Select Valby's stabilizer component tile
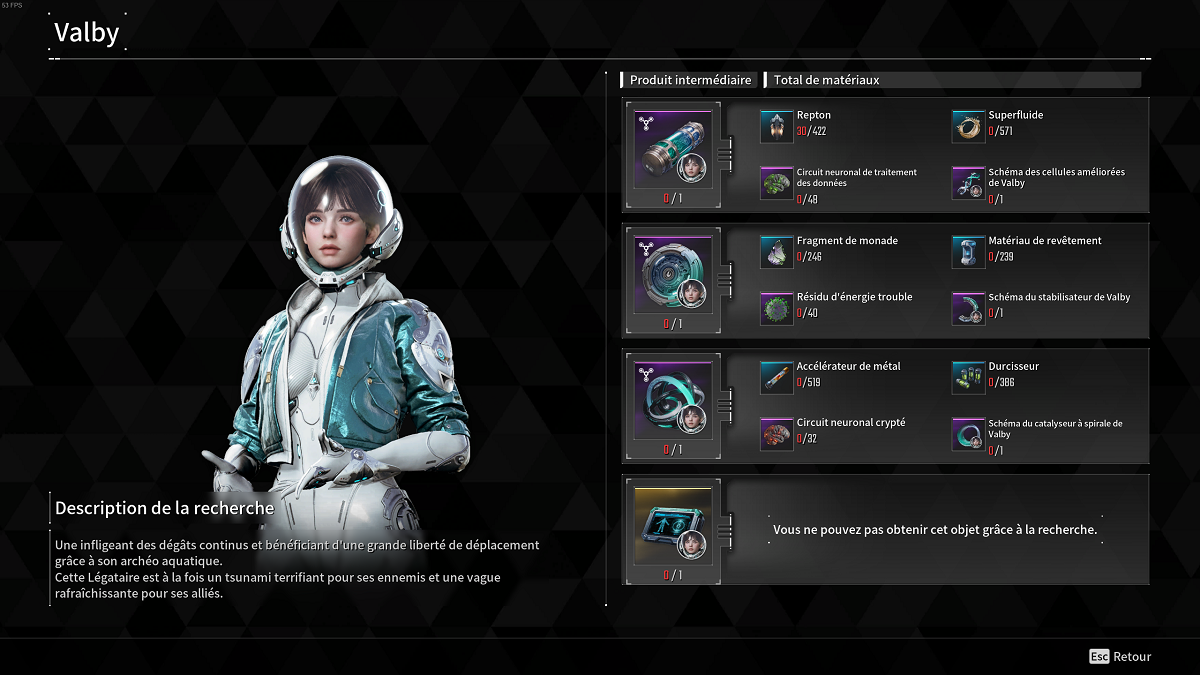The image size is (1200, 675). pyautogui.click(x=672, y=274)
